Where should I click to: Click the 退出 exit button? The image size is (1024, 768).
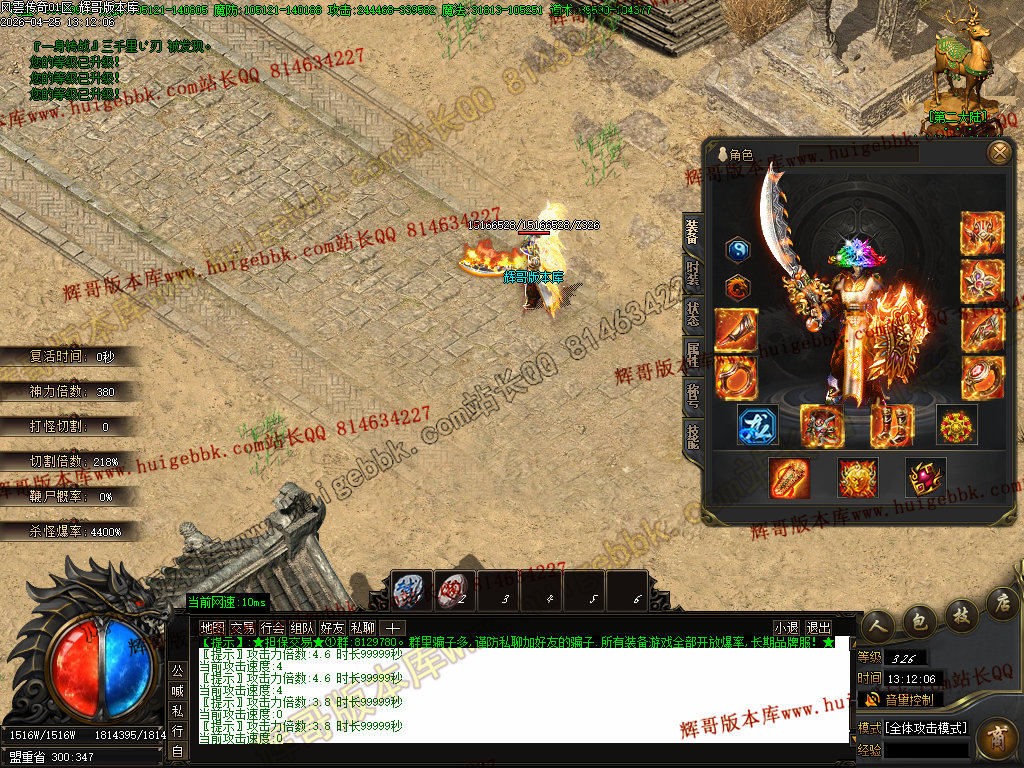coord(818,628)
